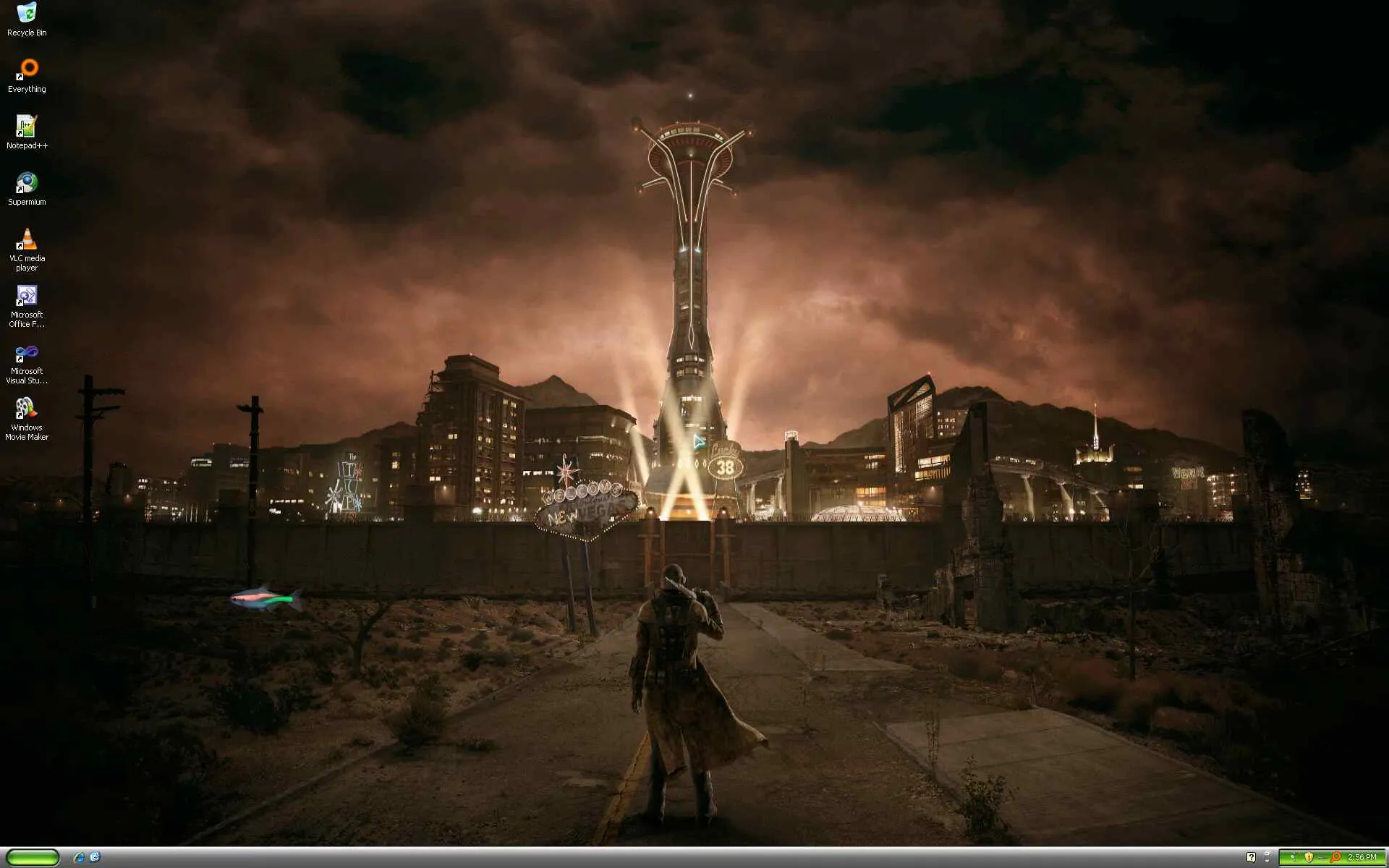The width and height of the screenshot is (1389, 868).
Task: Click the green Start button on taskbar
Action: [33, 857]
